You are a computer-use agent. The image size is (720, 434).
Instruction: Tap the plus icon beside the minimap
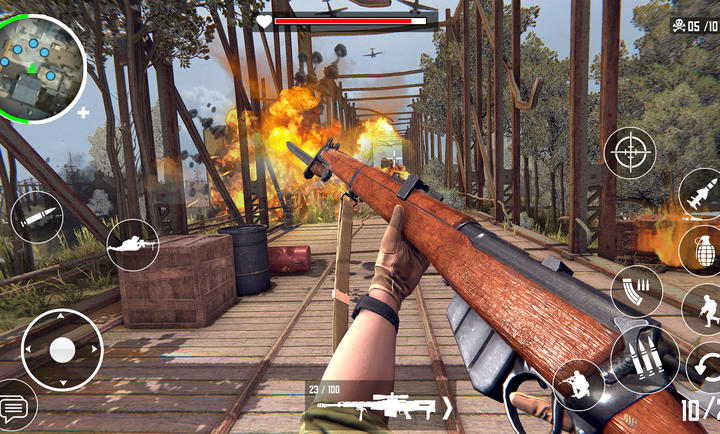coord(83,113)
